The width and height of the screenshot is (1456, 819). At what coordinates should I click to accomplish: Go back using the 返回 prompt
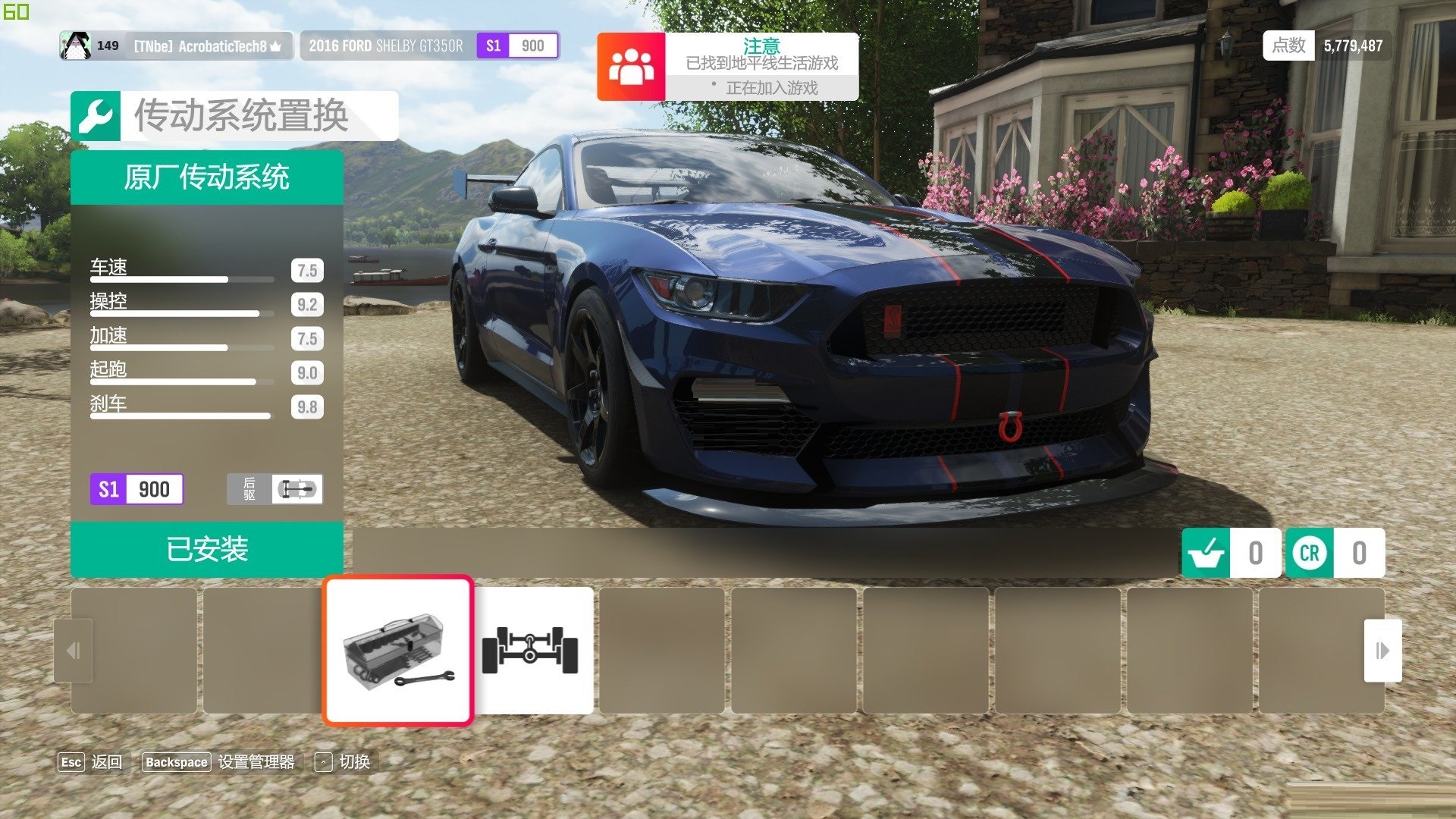click(91, 762)
